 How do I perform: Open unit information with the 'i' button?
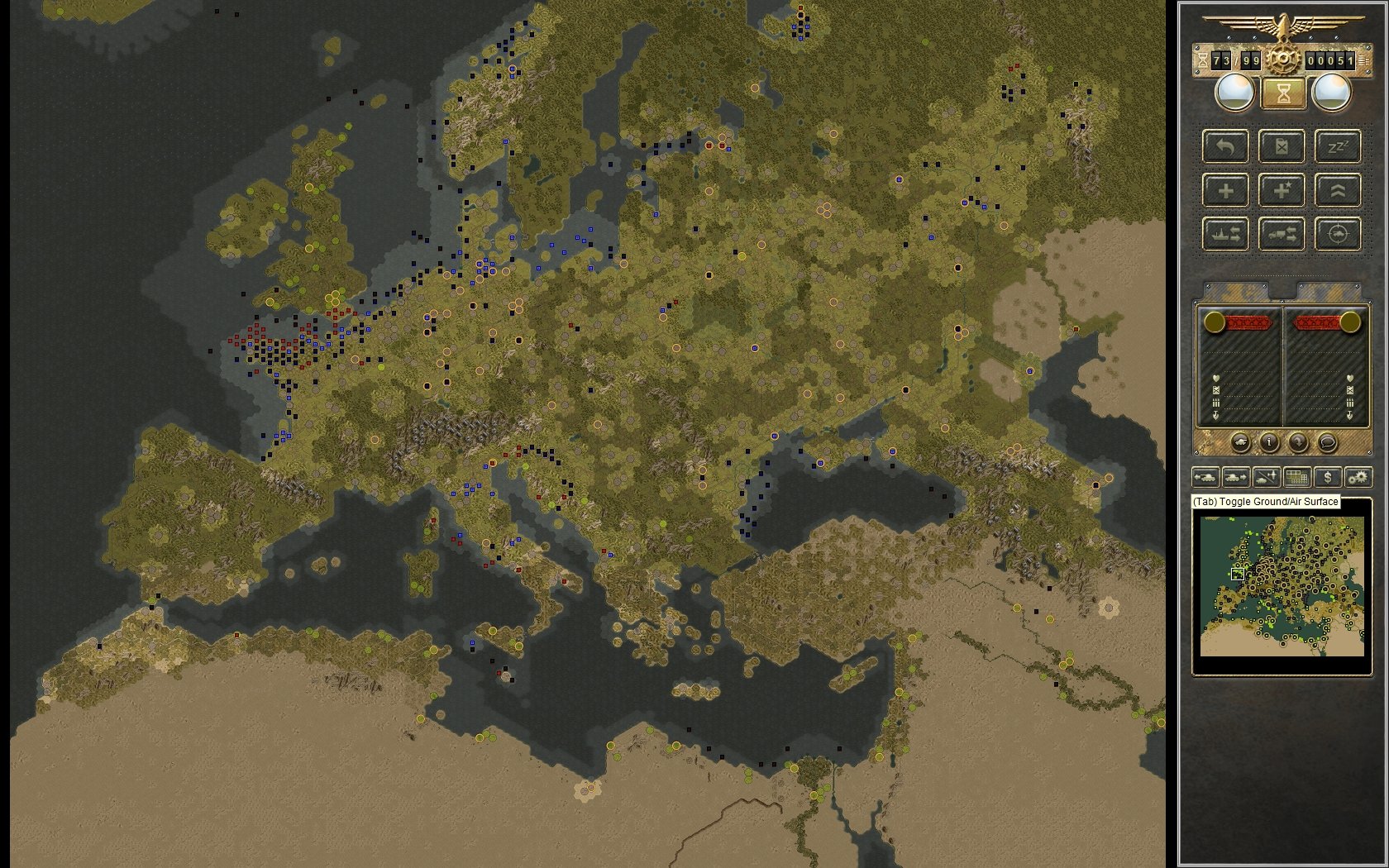point(1269,443)
